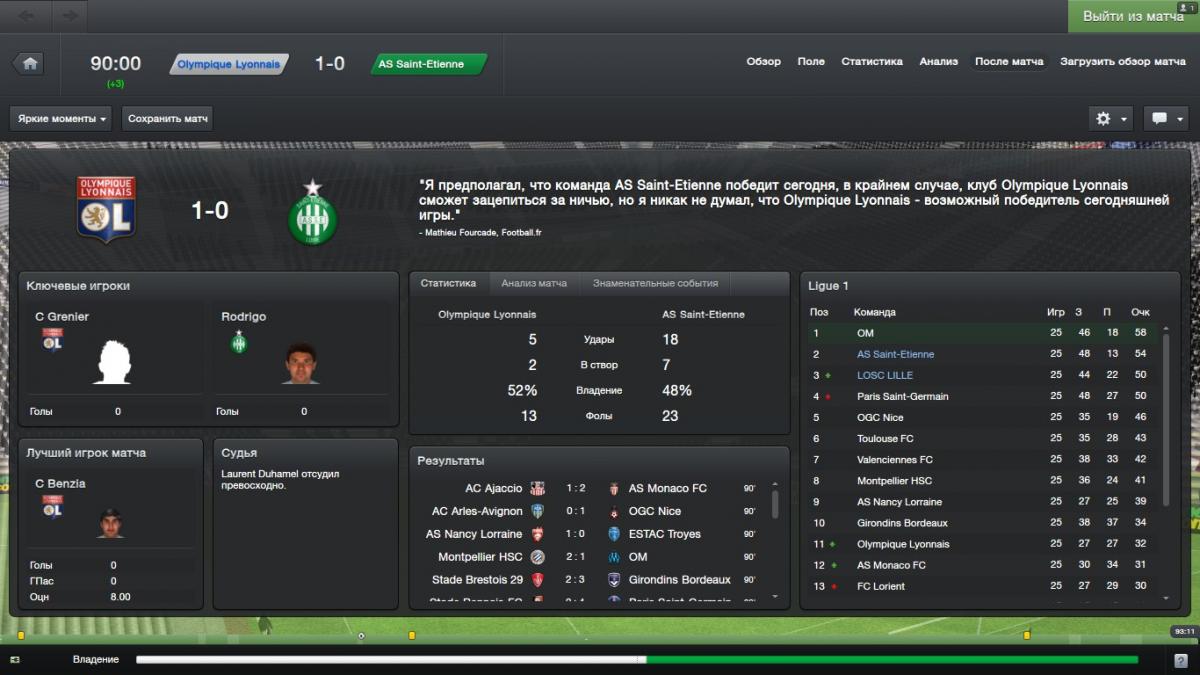Image resolution: width=1200 pixels, height=675 pixels.
Task: Switch to the Поле view
Action: [811, 62]
